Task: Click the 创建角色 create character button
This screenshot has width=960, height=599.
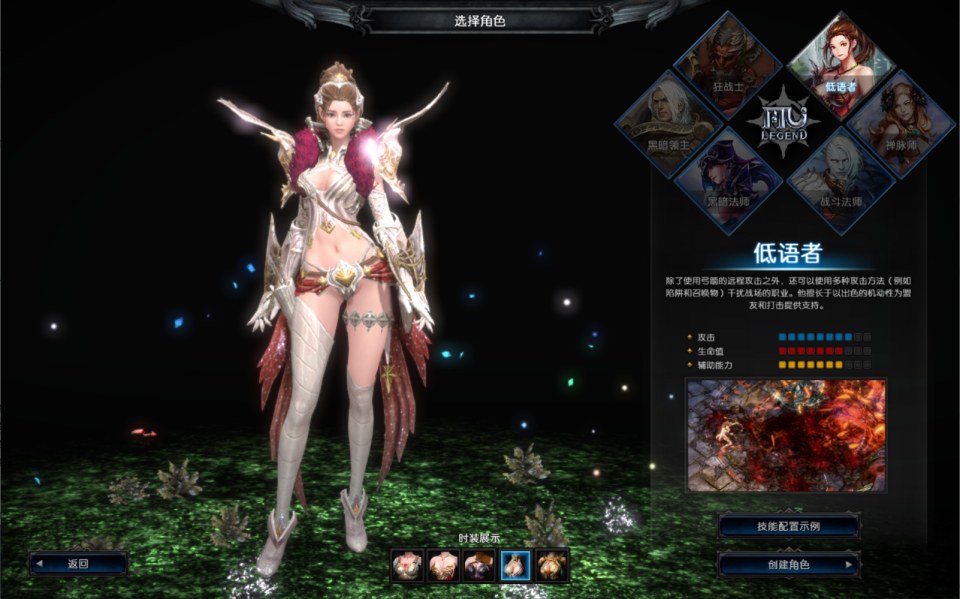Action: tap(788, 564)
